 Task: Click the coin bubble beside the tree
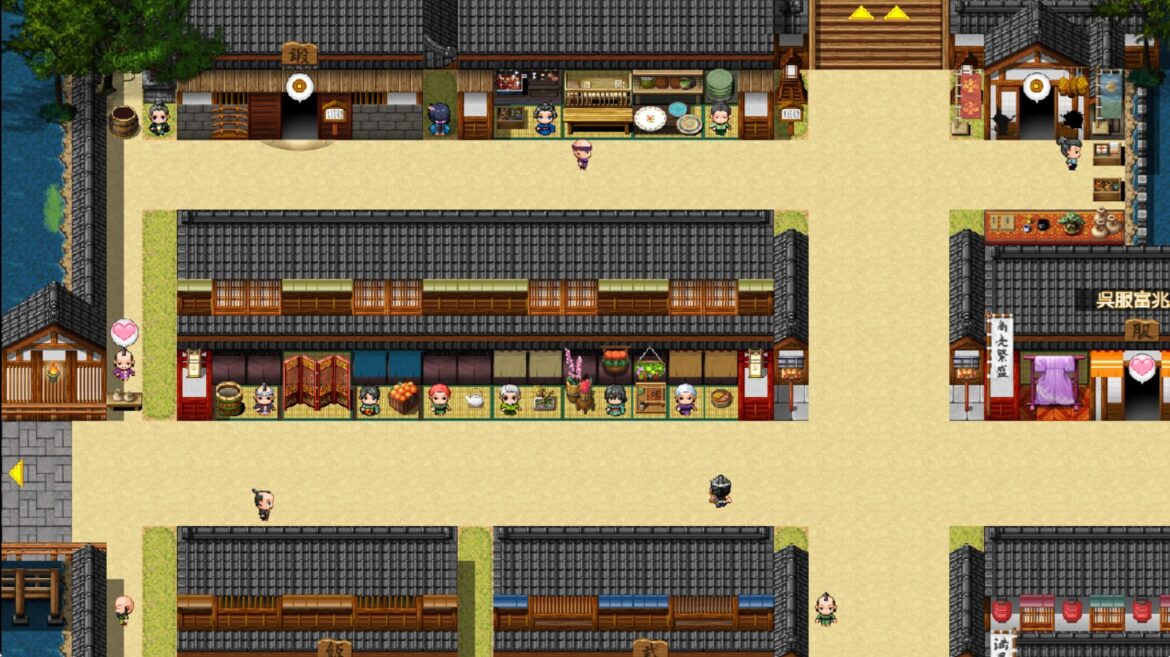point(298,86)
